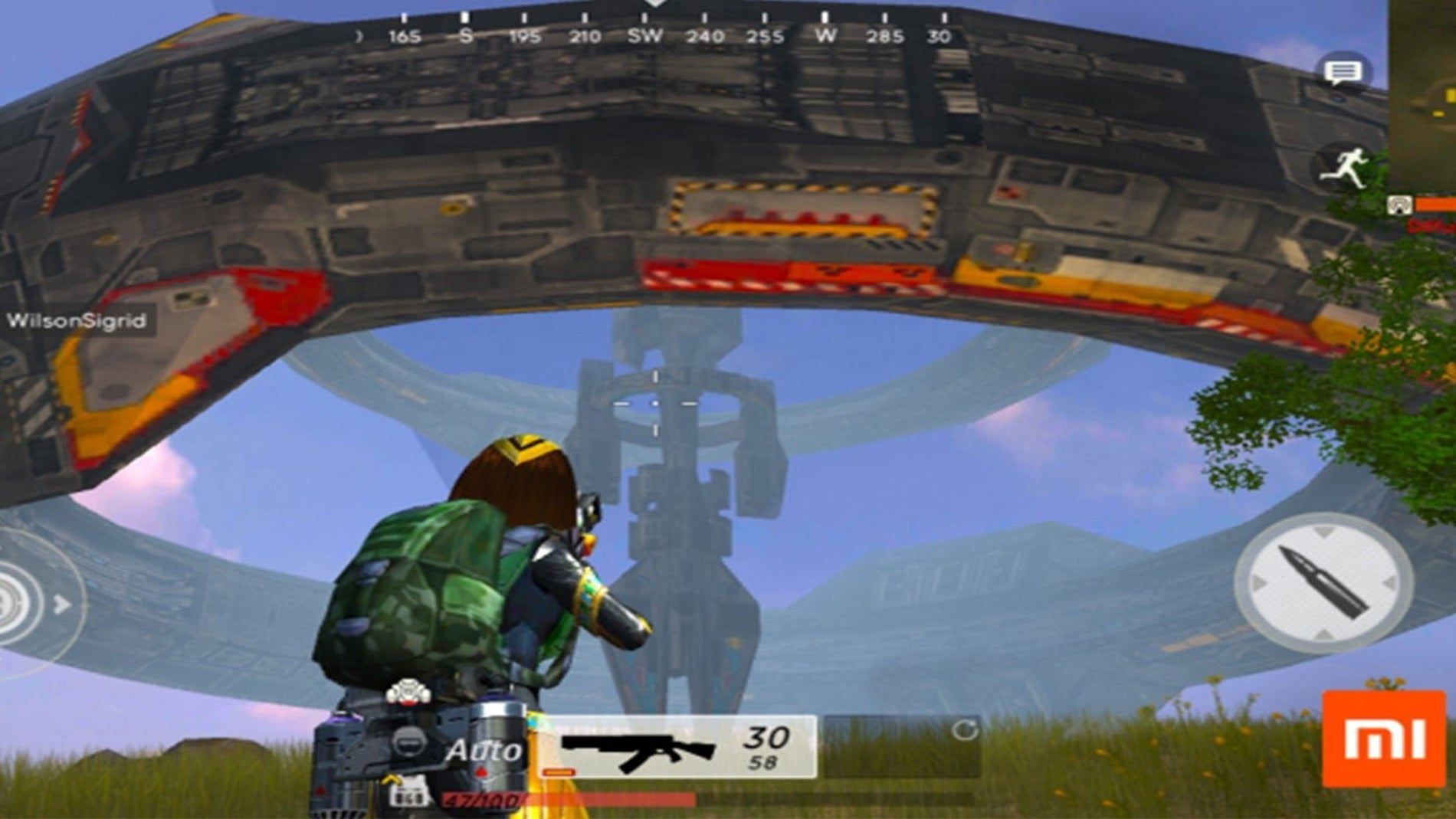Select the empty second weapon slot
Image resolution: width=1456 pixels, height=819 pixels.
(901, 747)
